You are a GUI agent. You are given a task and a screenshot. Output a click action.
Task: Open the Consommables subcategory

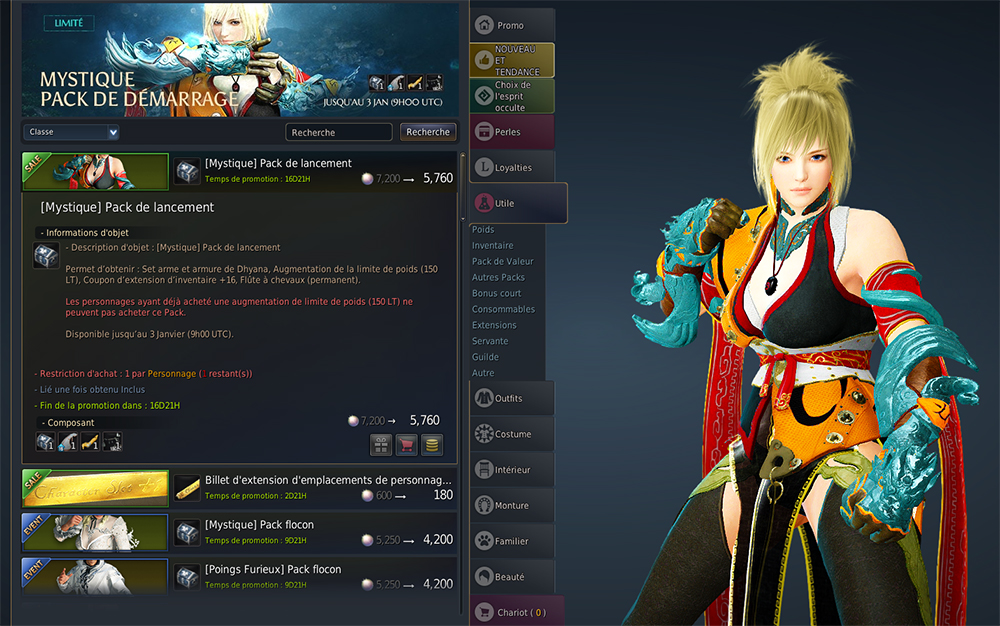click(503, 309)
